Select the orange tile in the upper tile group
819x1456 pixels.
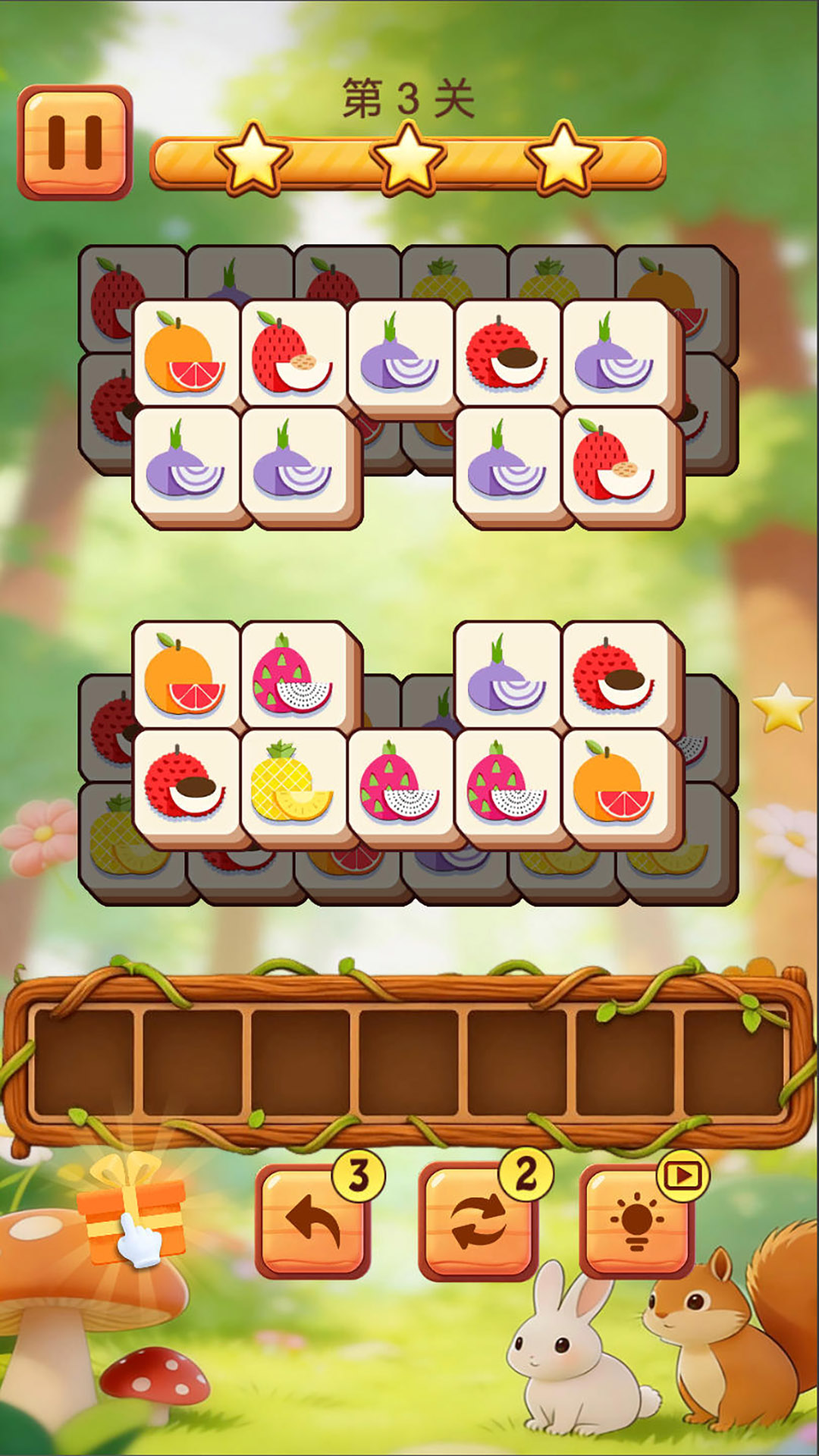click(x=185, y=353)
